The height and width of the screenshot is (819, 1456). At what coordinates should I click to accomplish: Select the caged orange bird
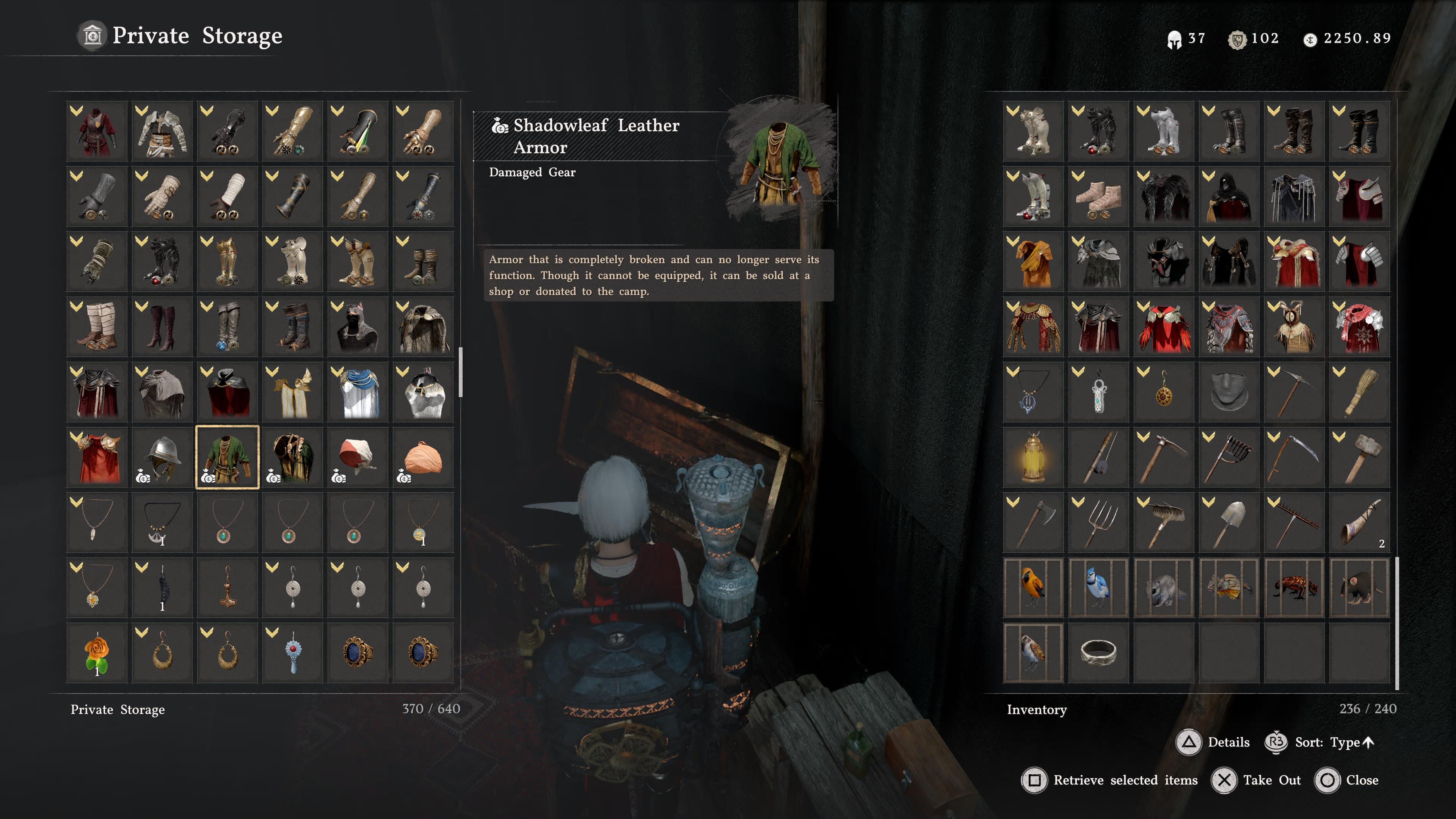tap(1033, 587)
